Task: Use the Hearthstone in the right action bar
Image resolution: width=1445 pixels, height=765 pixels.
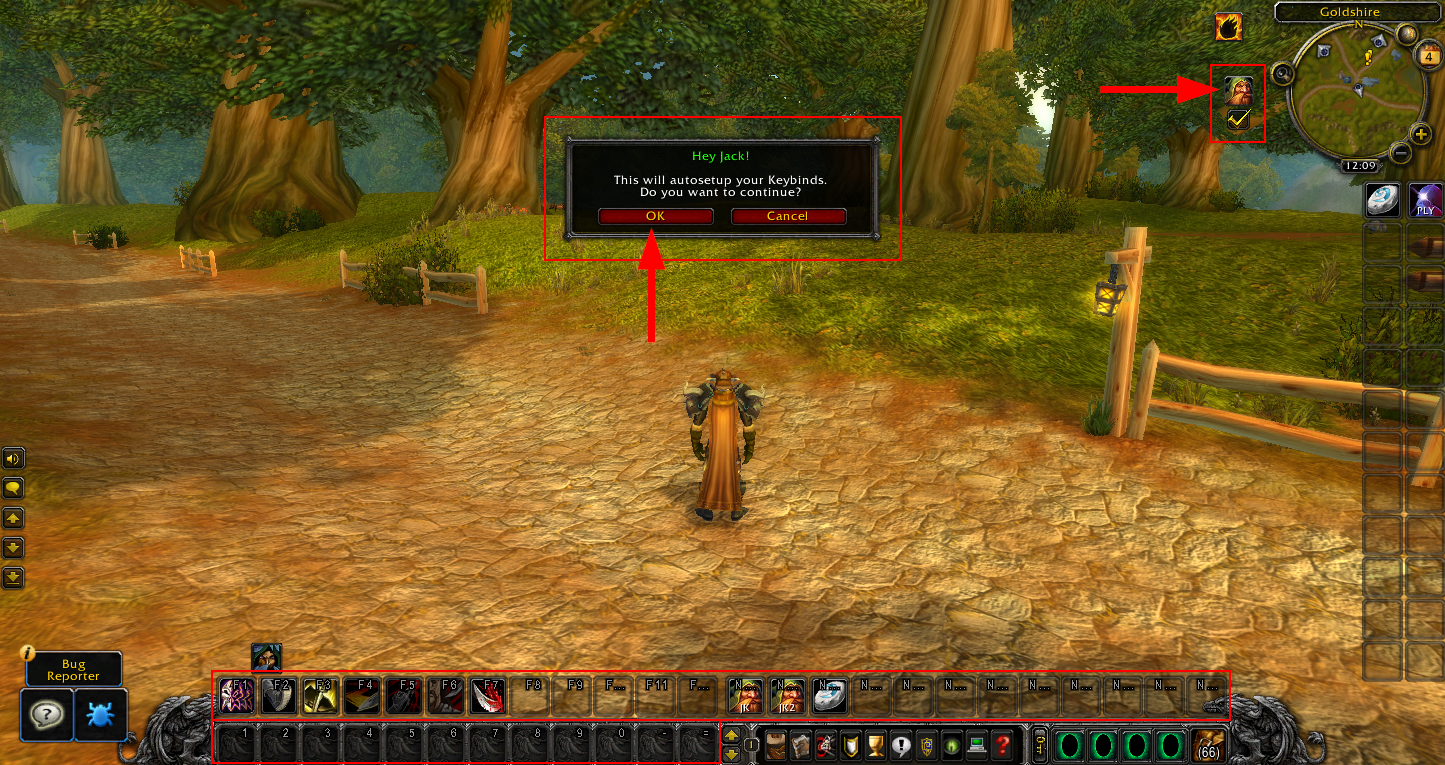Action: coord(1384,201)
